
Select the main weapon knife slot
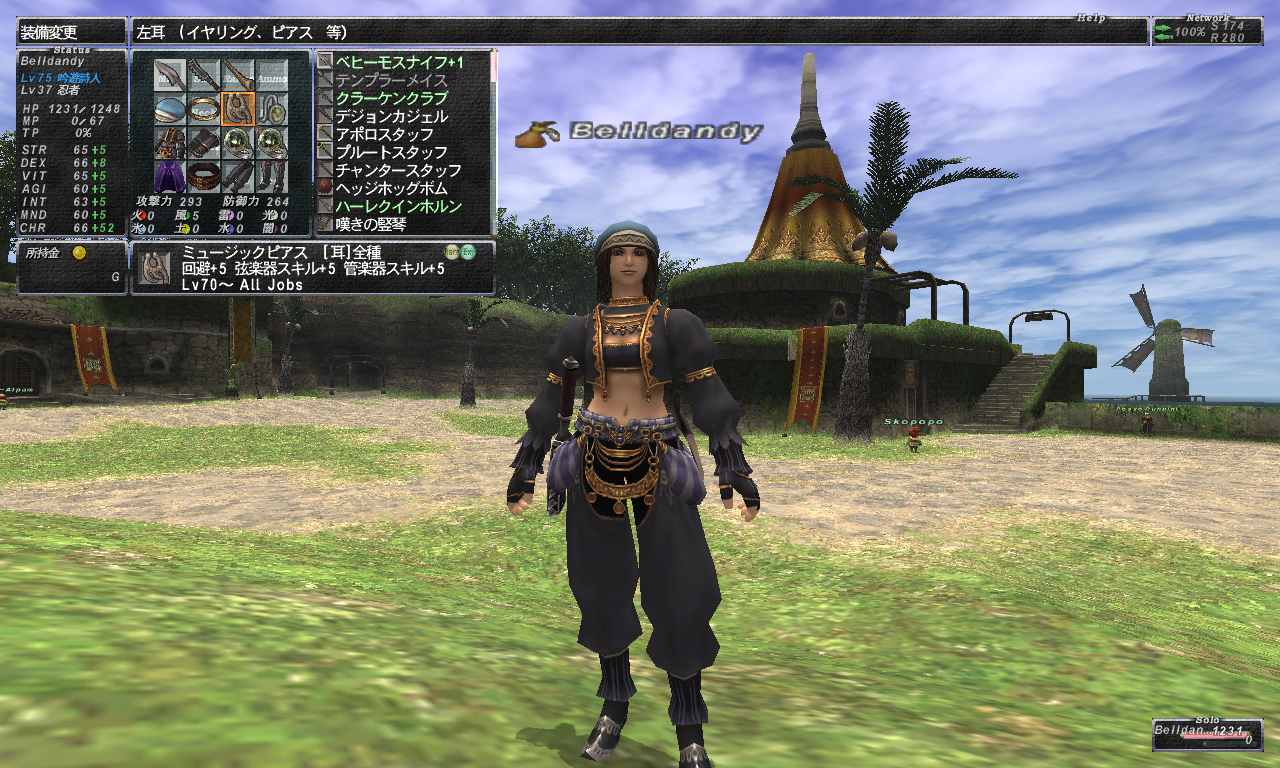click(x=170, y=75)
